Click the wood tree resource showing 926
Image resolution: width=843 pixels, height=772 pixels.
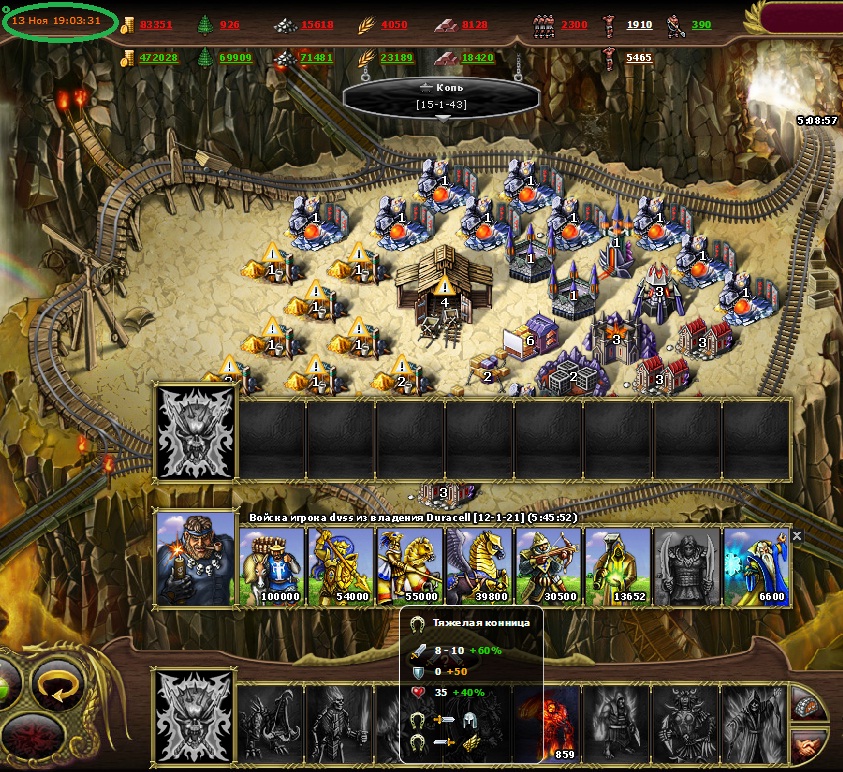(220, 24)
